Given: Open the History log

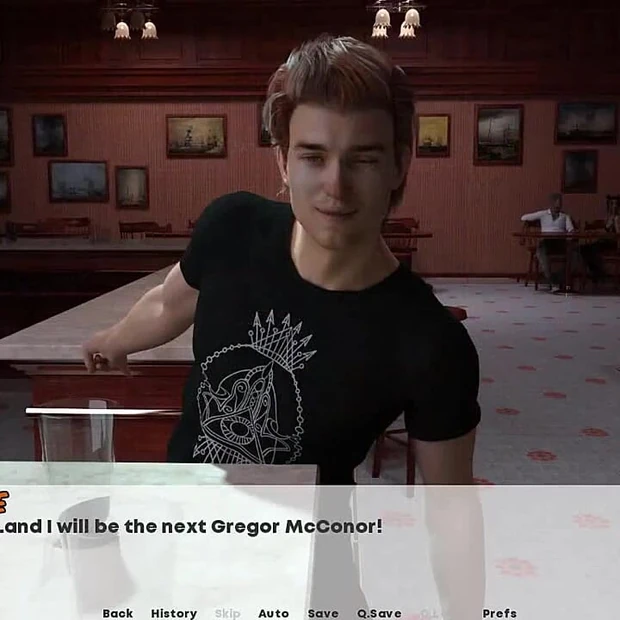Looking at the screenshot, I should tap(174, 613).
